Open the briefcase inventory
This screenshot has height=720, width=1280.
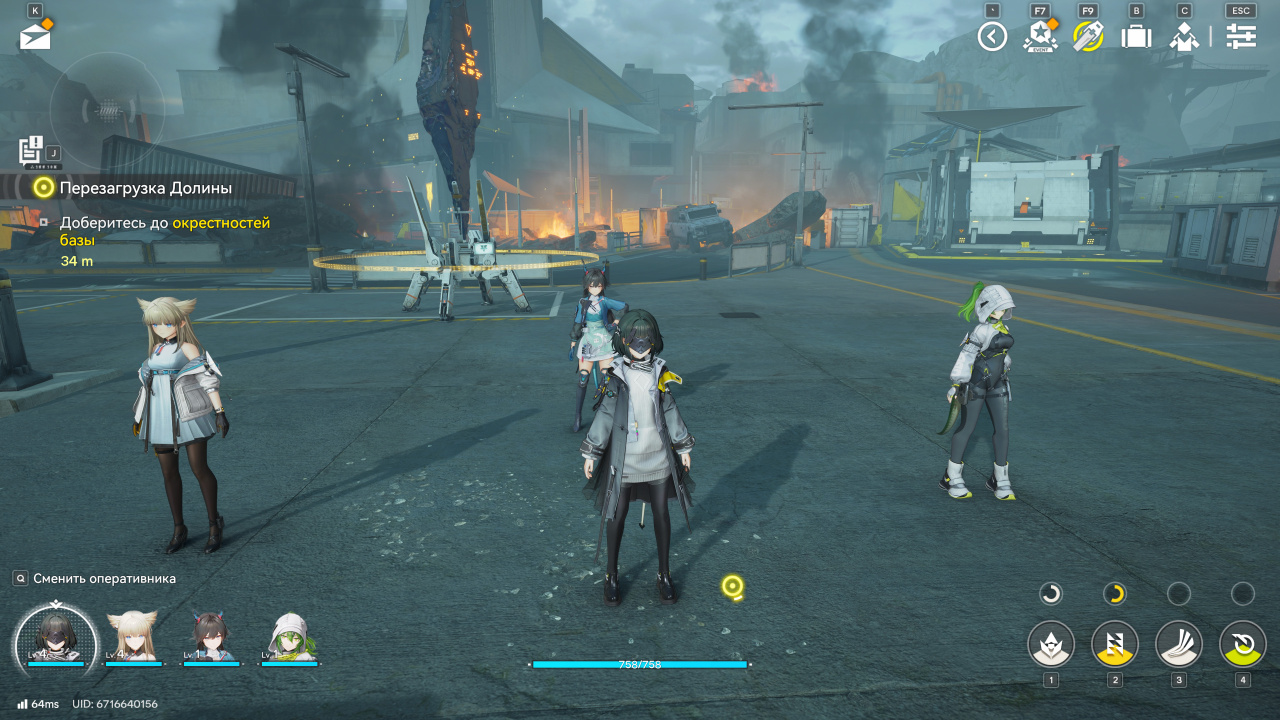[x=1136, y=37]
